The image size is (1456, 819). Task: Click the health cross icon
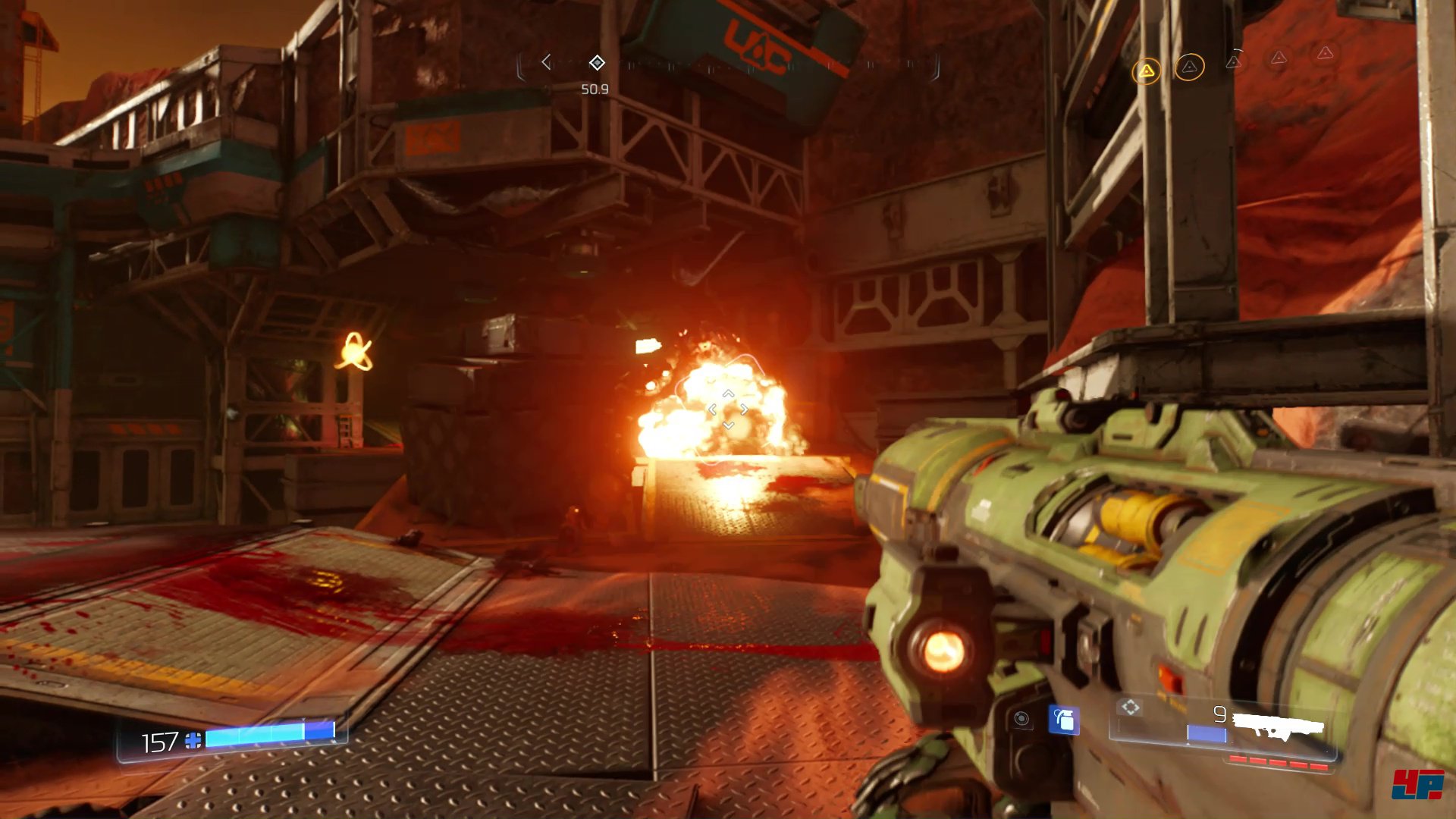pos(193,741)
